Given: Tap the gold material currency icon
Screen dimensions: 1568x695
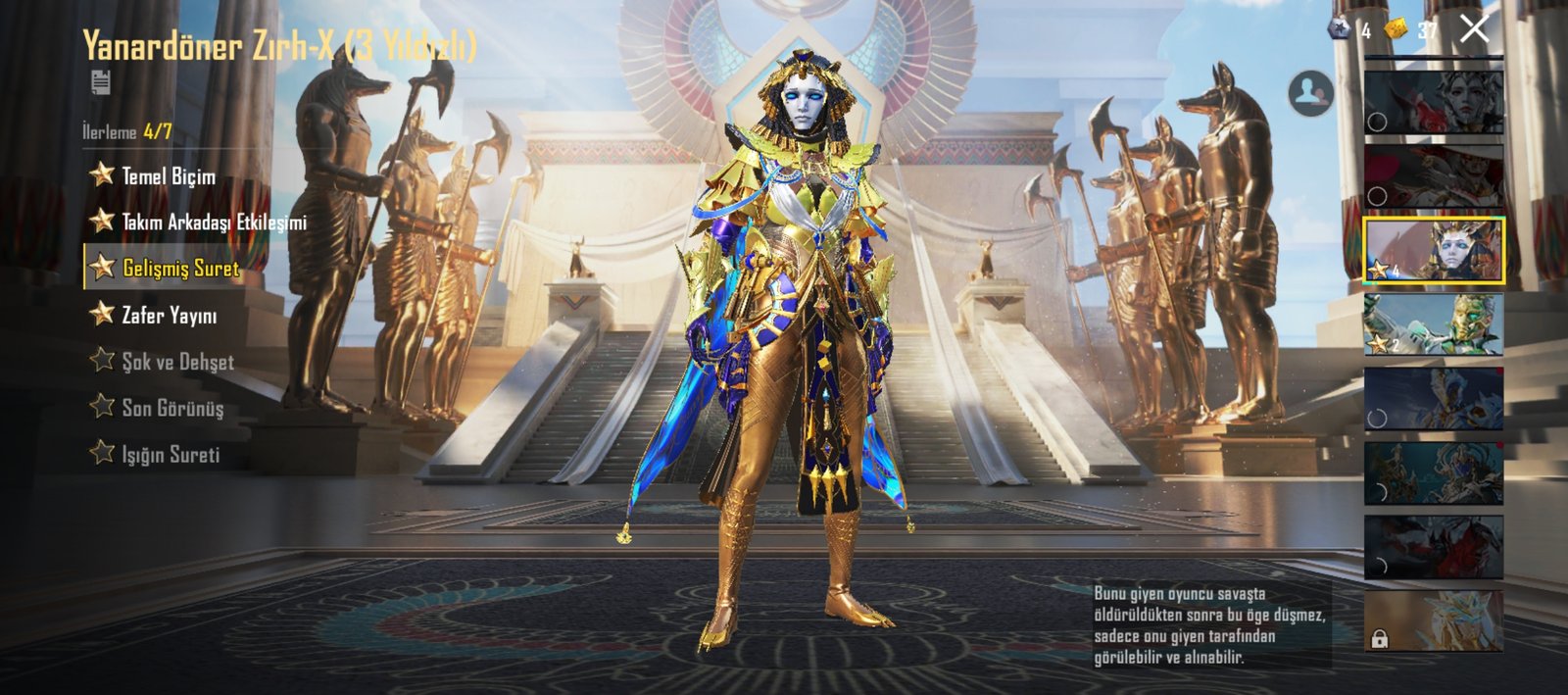Looking at the screenshot, I should pyautogui.click(x=1396, y=30).
